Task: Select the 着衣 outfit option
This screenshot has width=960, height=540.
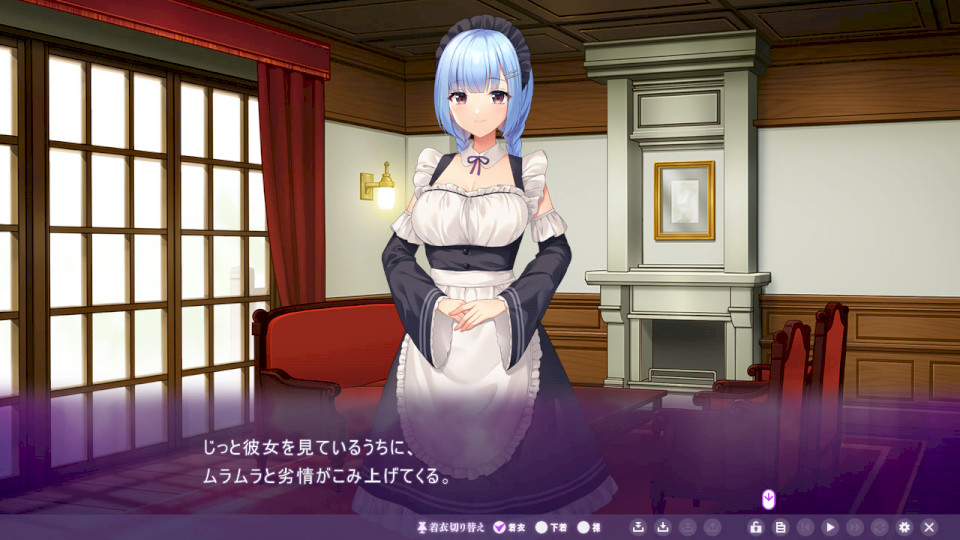Action: (500, 527)
